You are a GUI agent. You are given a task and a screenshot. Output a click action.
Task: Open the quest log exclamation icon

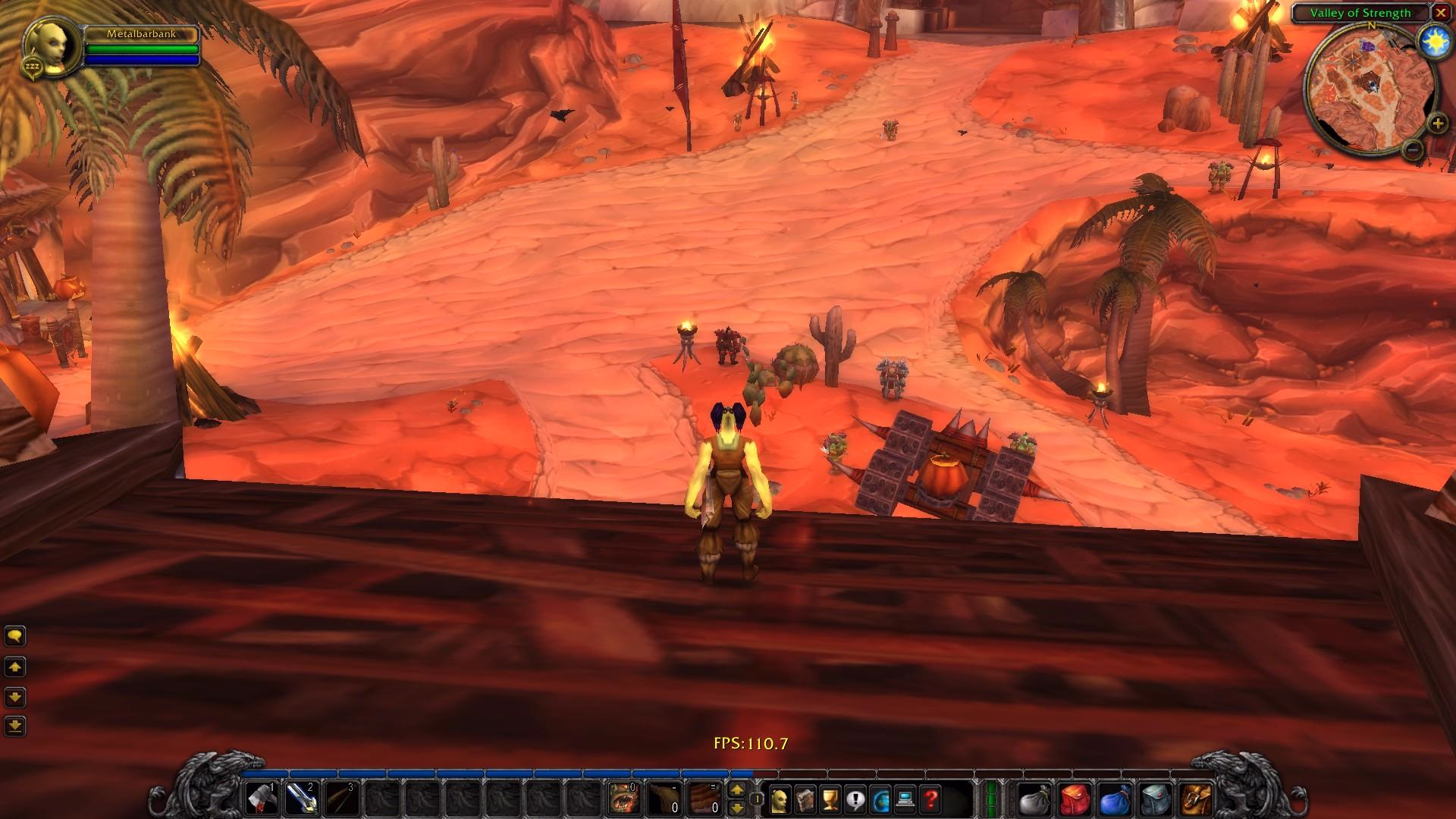856,799
